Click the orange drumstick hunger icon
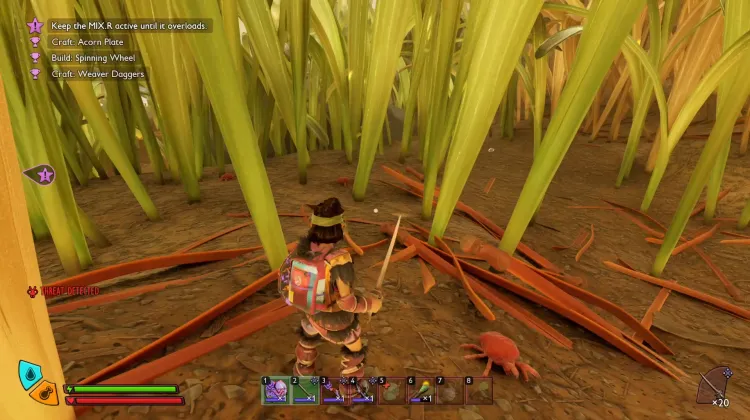This screenshot has height=420, width=750. (45, 391)
